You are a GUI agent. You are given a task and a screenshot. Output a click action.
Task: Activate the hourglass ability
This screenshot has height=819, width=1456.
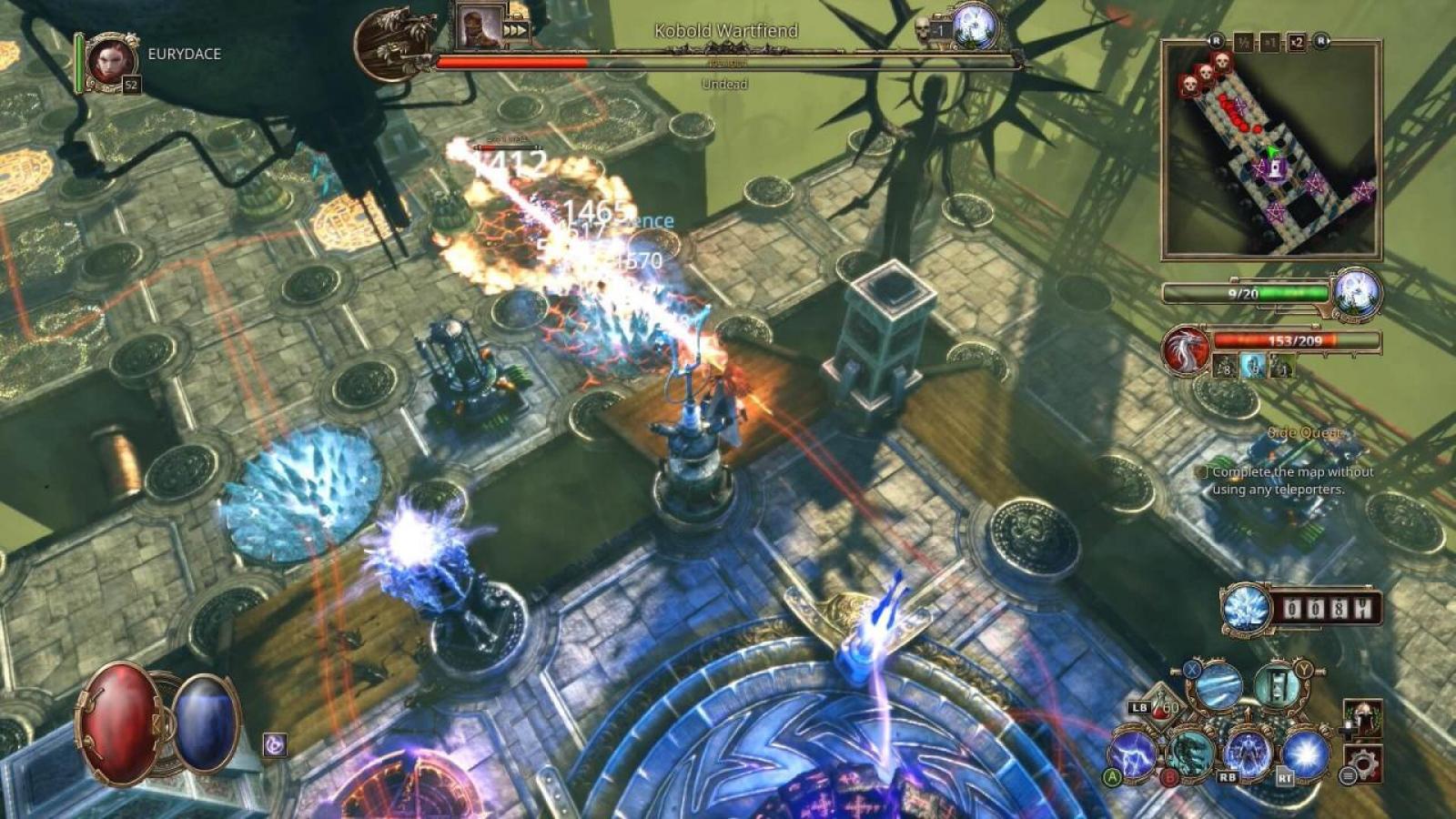tap(1276, 686)
